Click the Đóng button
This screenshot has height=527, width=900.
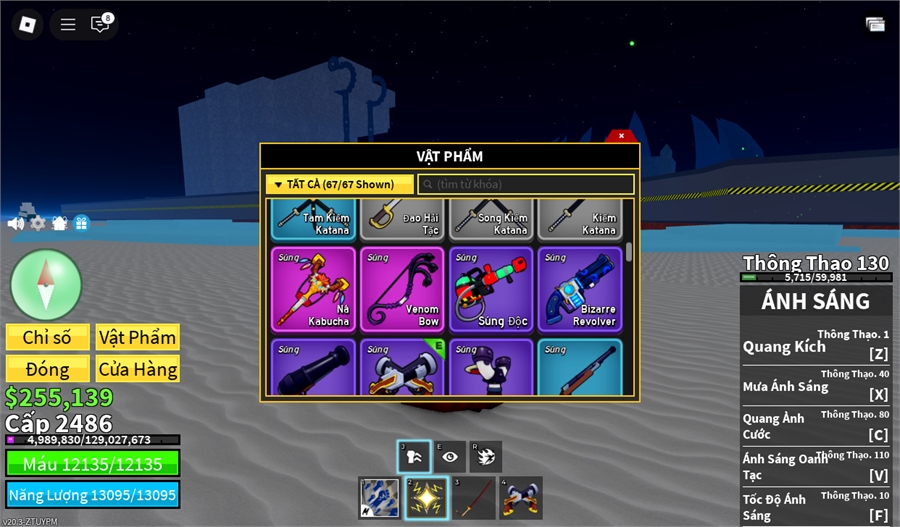click(48, 369)
